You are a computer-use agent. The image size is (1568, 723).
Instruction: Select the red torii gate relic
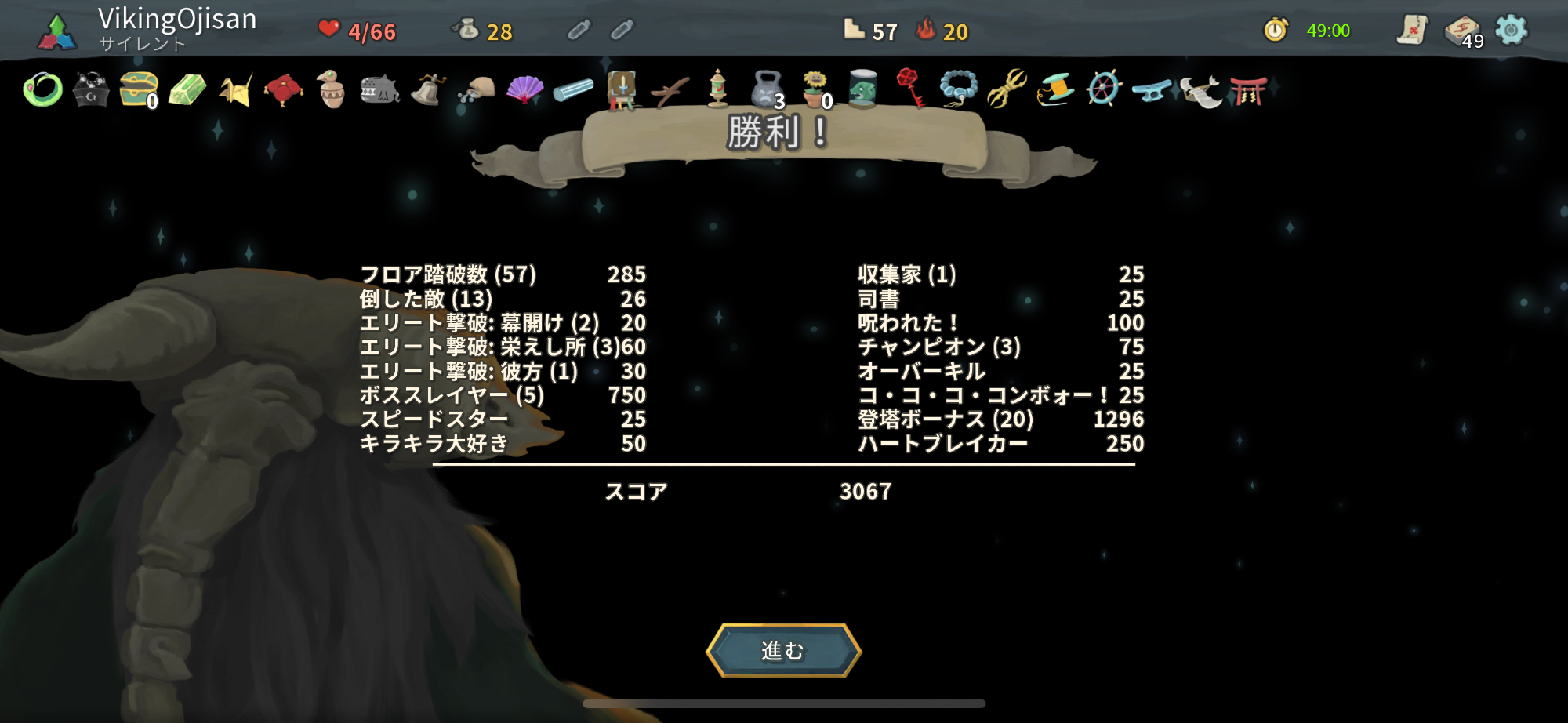1248,90
